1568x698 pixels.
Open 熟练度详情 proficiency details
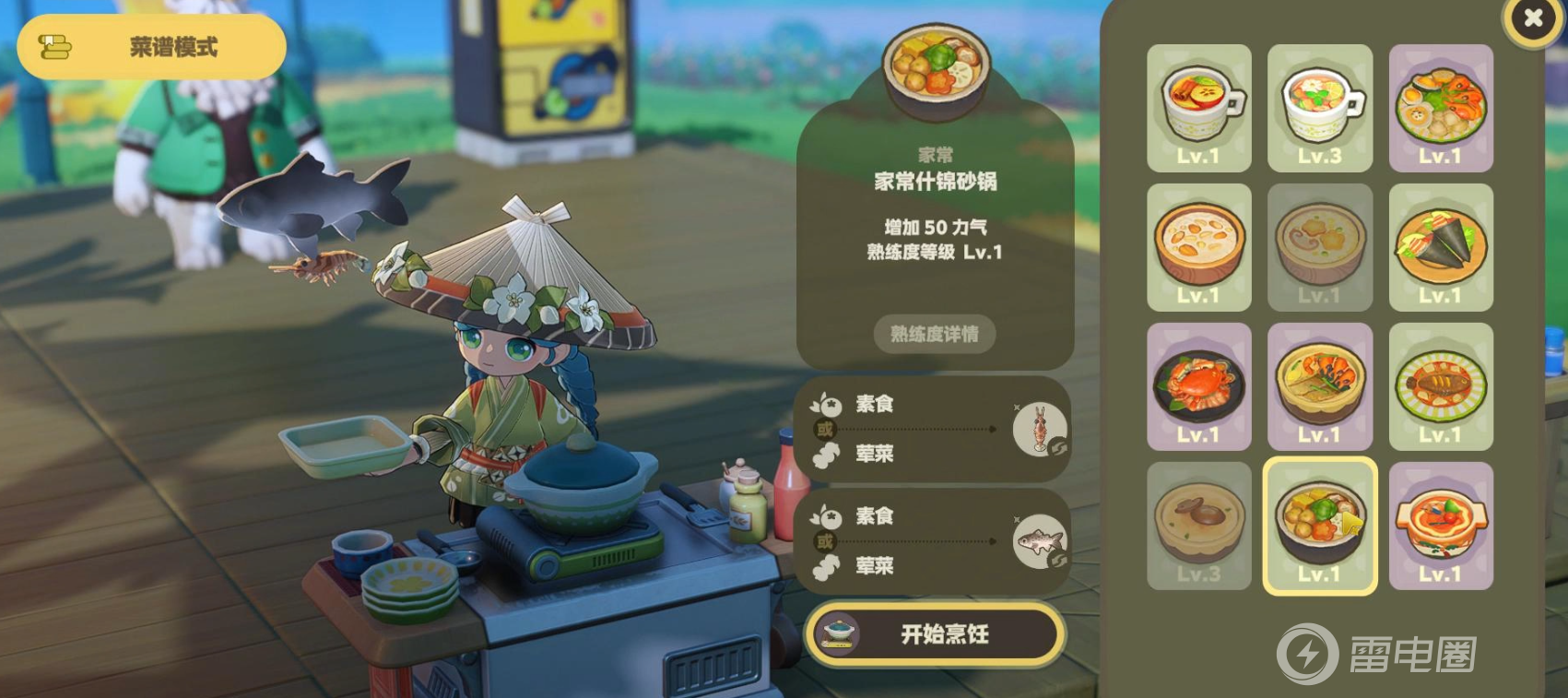[x=935, y=334]
